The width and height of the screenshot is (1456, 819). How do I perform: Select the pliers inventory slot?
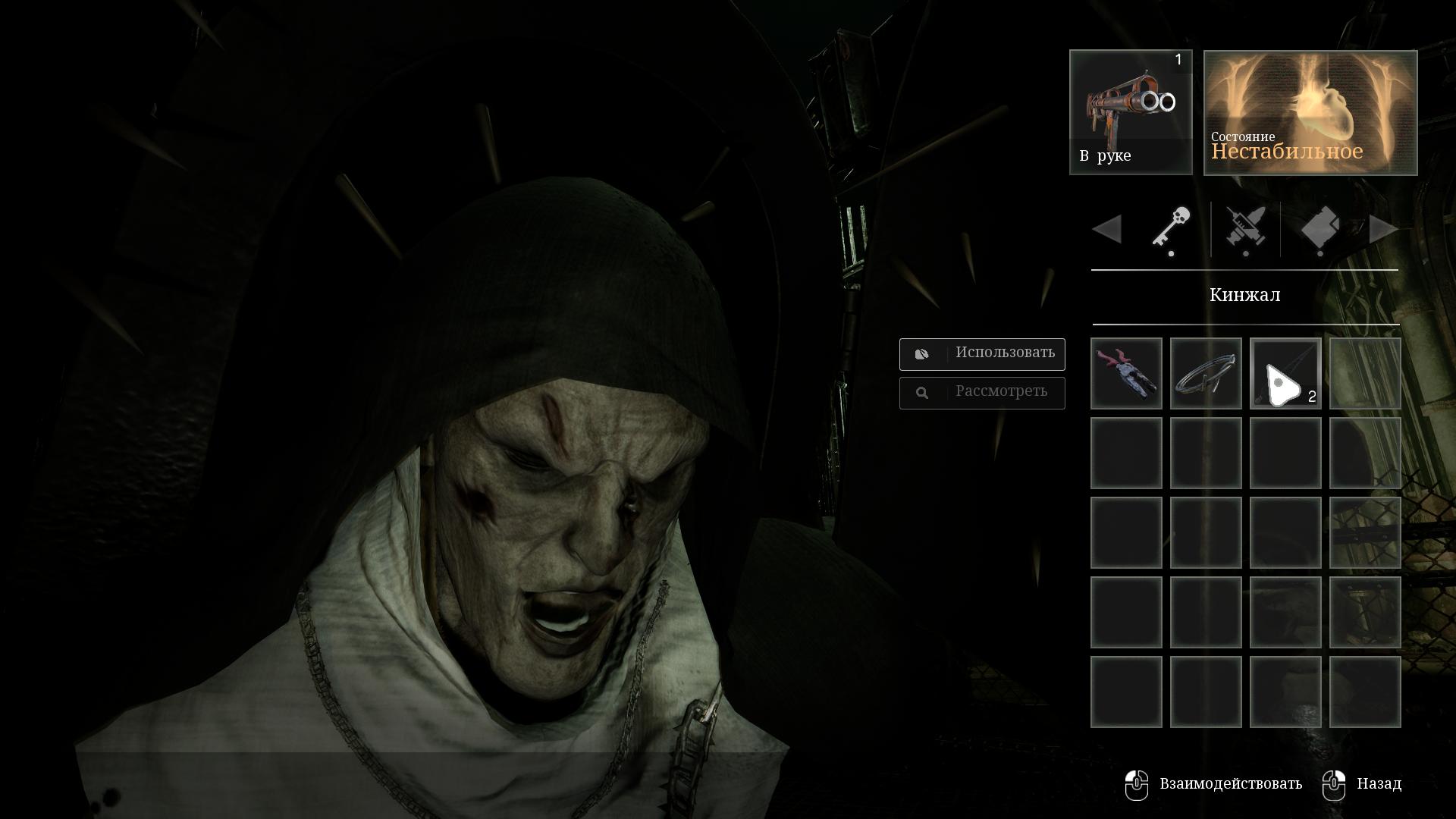1126,374
